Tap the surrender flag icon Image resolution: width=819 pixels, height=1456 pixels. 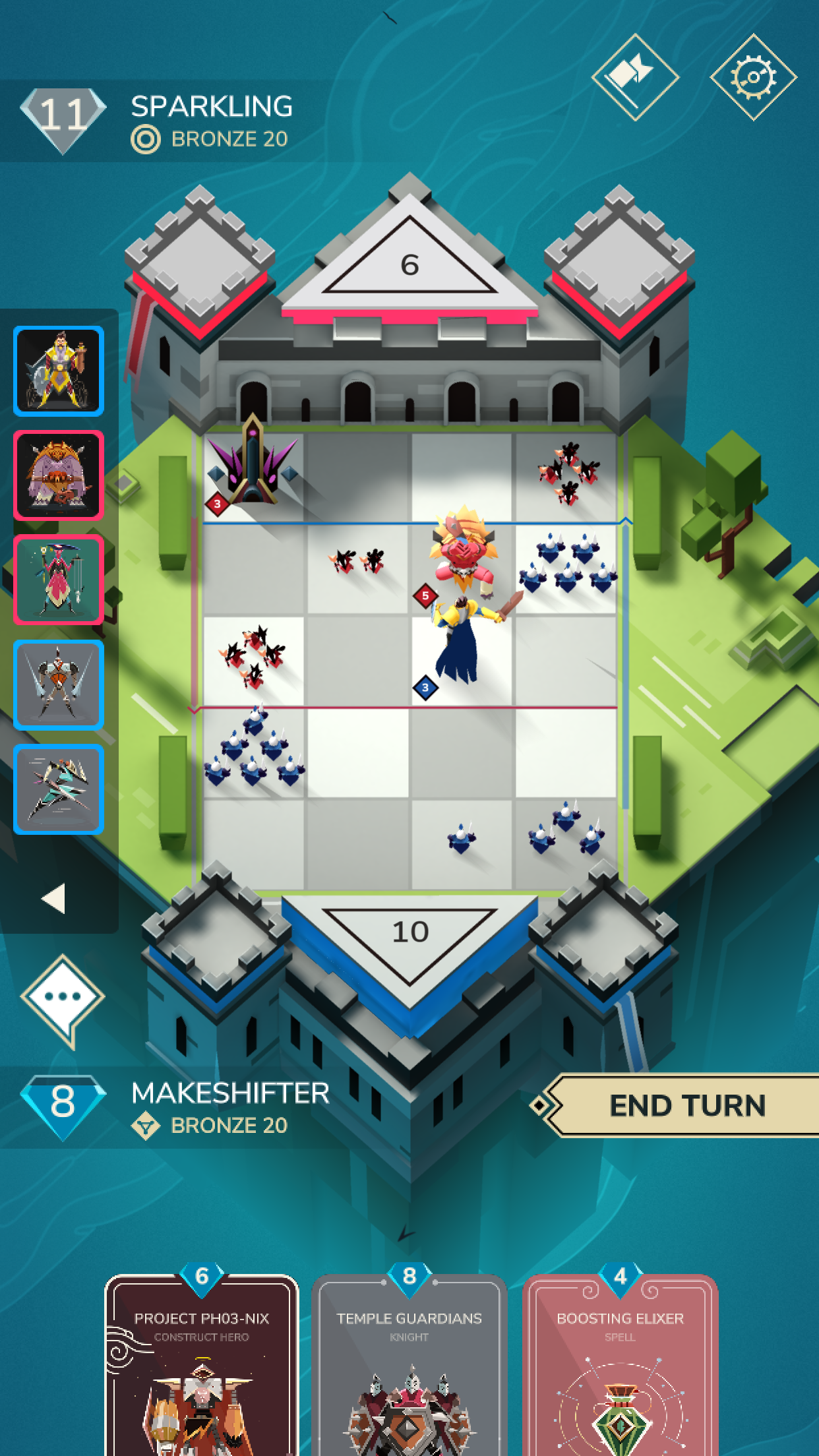pyautogui.click(x=634, y=77)
